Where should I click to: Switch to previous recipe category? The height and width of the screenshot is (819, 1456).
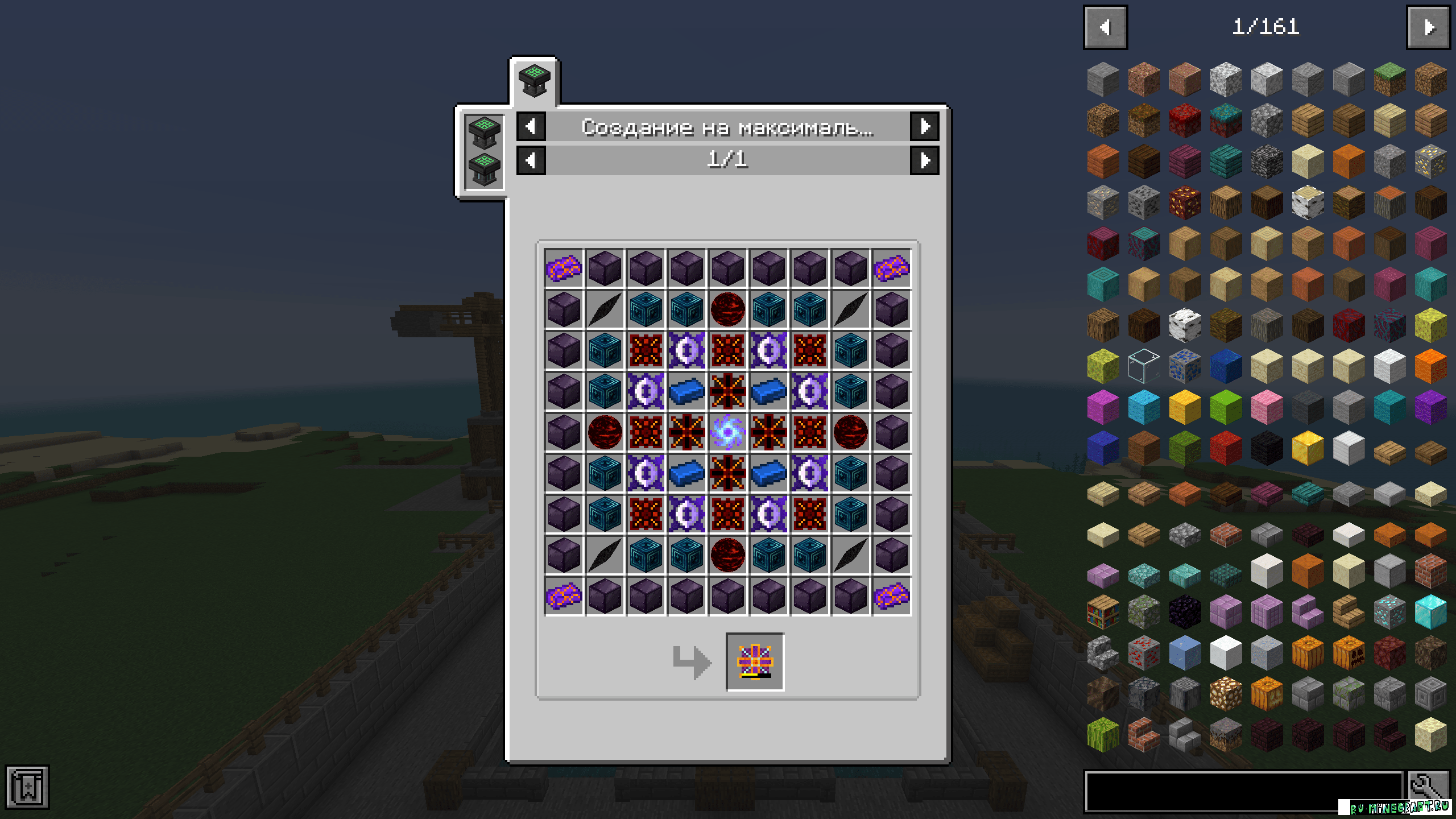coord(531,126)
